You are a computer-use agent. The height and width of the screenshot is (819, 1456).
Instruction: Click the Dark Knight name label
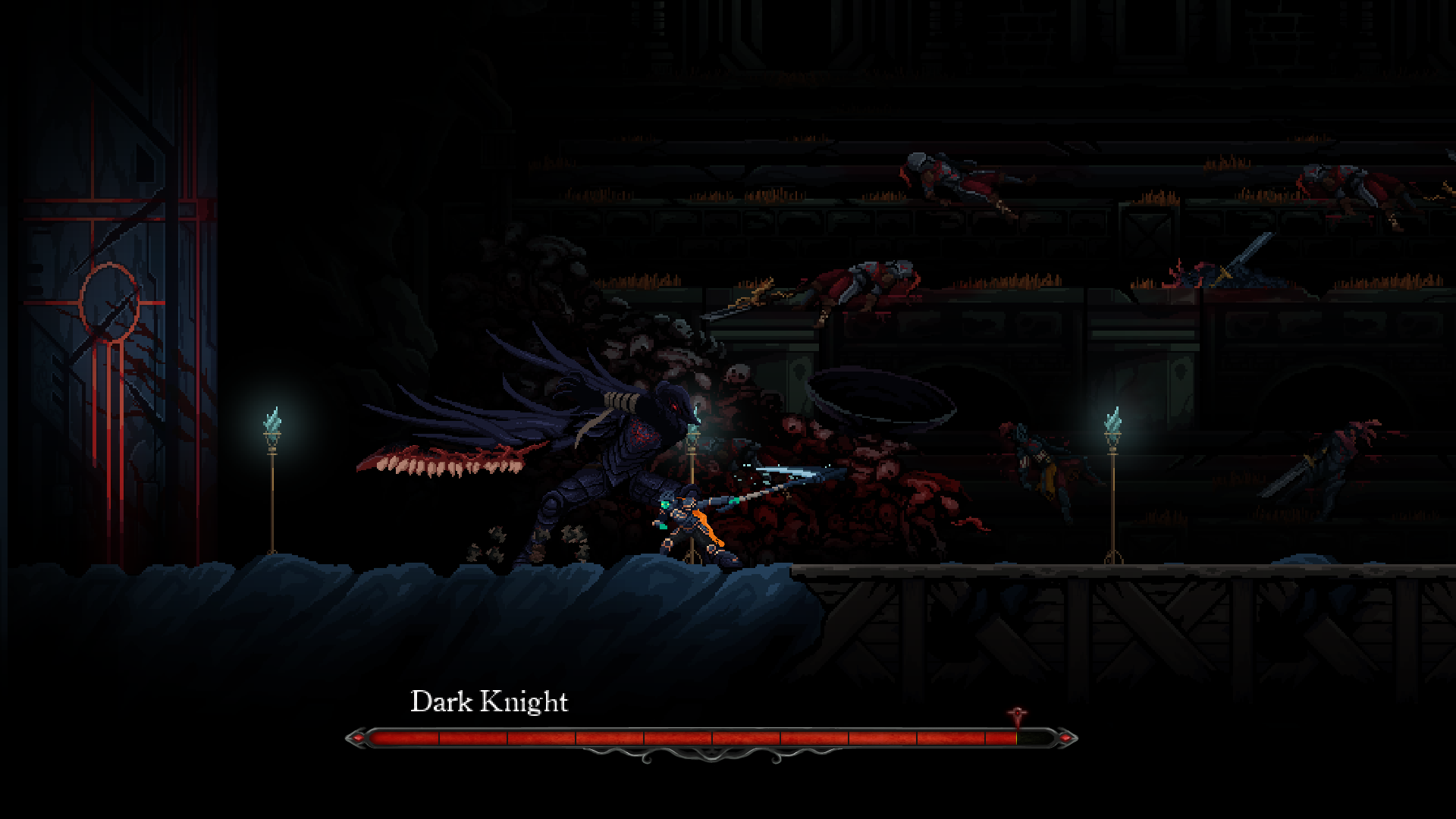pyautogui.click(x=489, y=701)
